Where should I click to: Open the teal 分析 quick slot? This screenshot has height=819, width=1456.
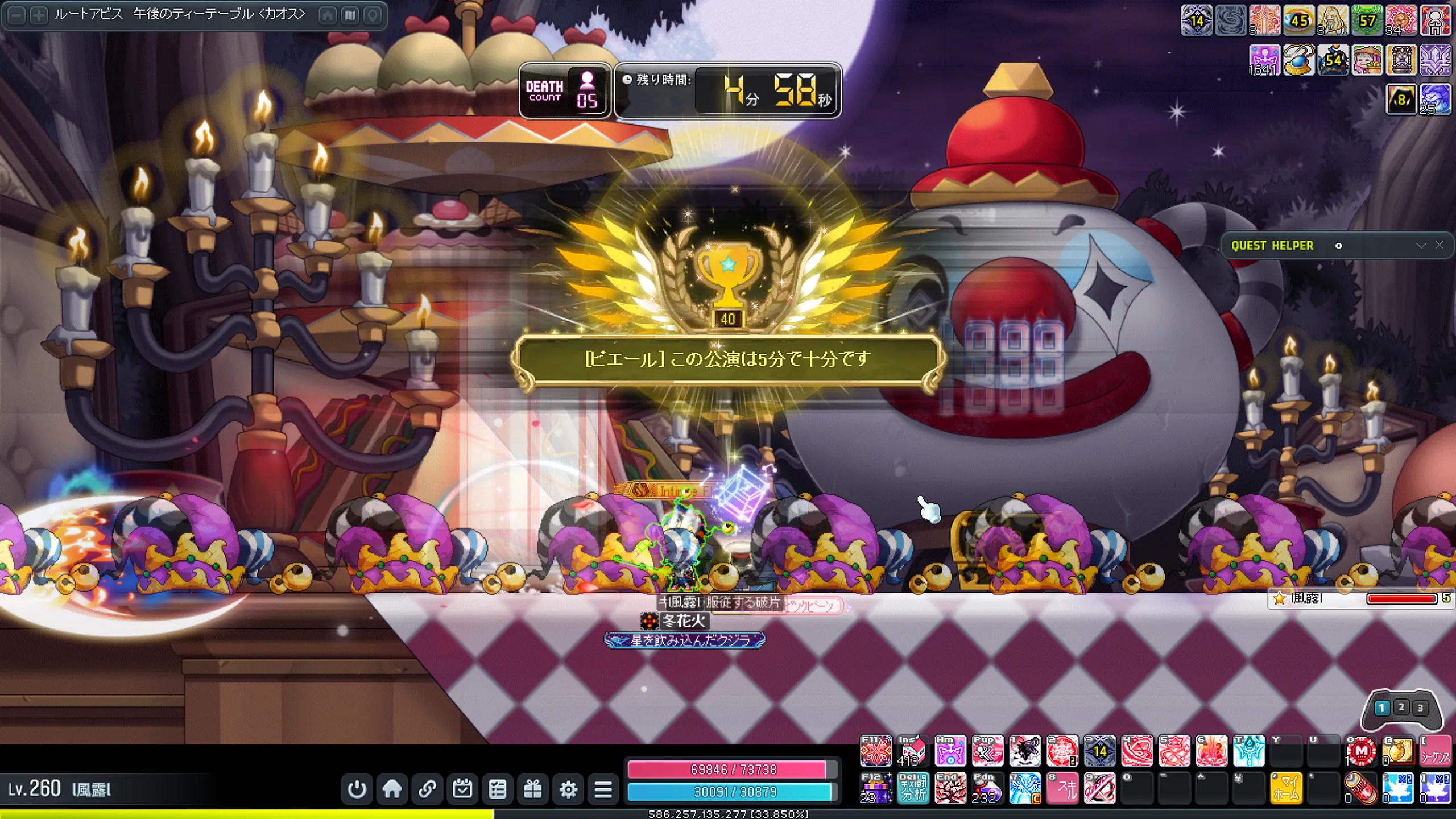pyautogui.click(x=913, y=788)
